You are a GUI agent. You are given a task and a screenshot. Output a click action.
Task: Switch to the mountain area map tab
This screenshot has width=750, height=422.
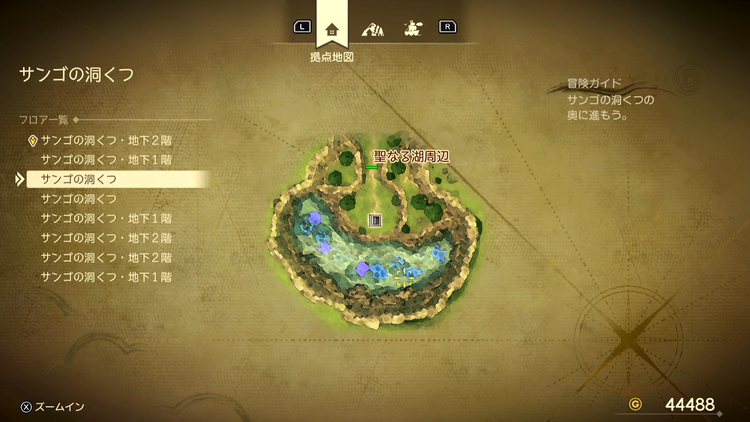click(x=373, y=28)
